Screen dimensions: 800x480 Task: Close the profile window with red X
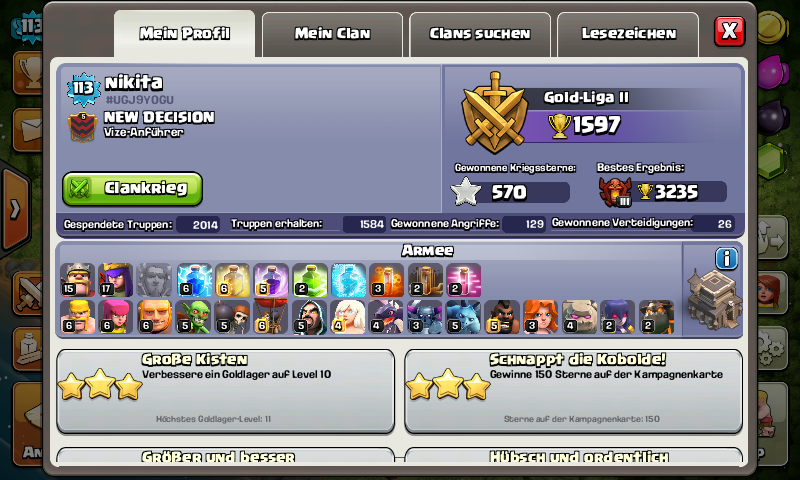pyautogui.click(x=729, y=31)
